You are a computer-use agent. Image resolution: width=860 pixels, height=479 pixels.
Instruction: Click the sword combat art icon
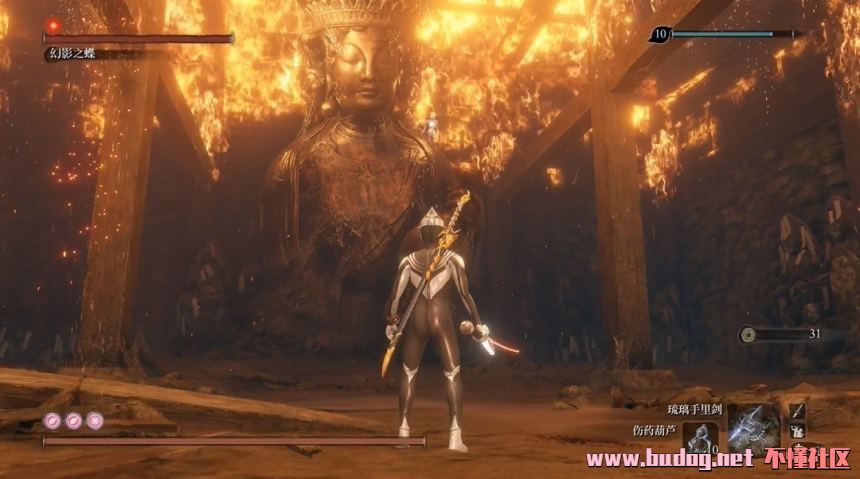click(x=797, y=411)
